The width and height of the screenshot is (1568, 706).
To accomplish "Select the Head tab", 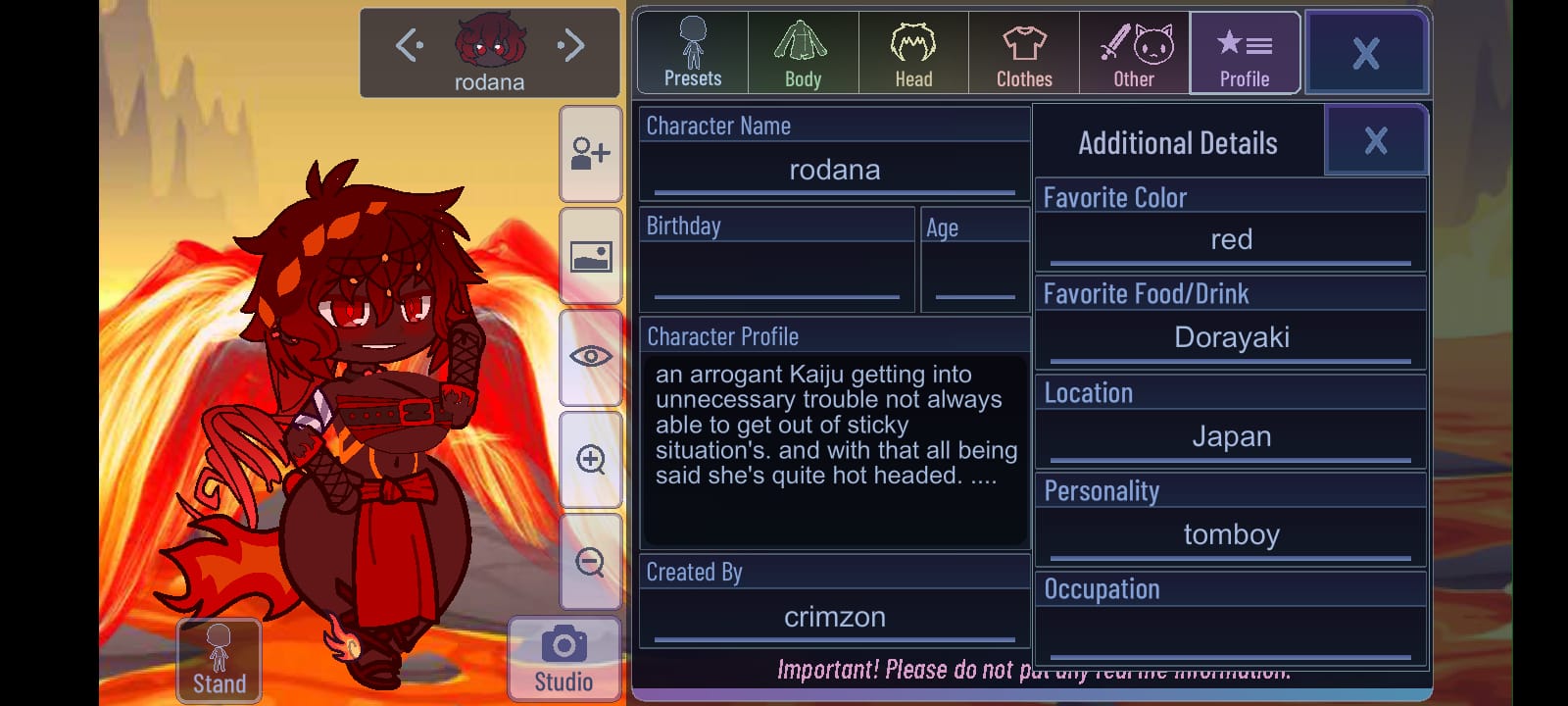I will (x=913, y=53).
